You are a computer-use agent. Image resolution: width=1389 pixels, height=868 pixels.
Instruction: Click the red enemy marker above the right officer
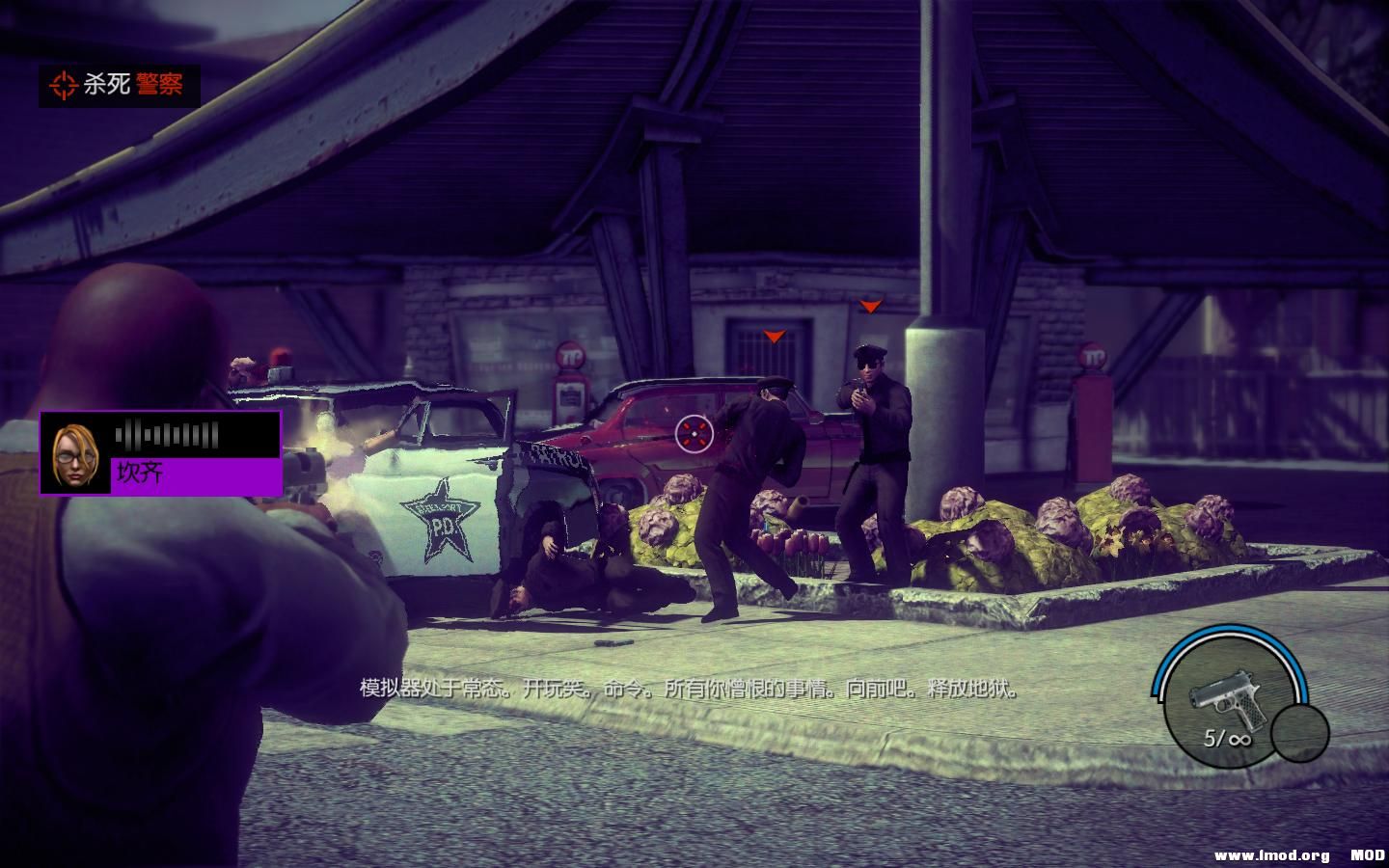[x=872, y=307]
